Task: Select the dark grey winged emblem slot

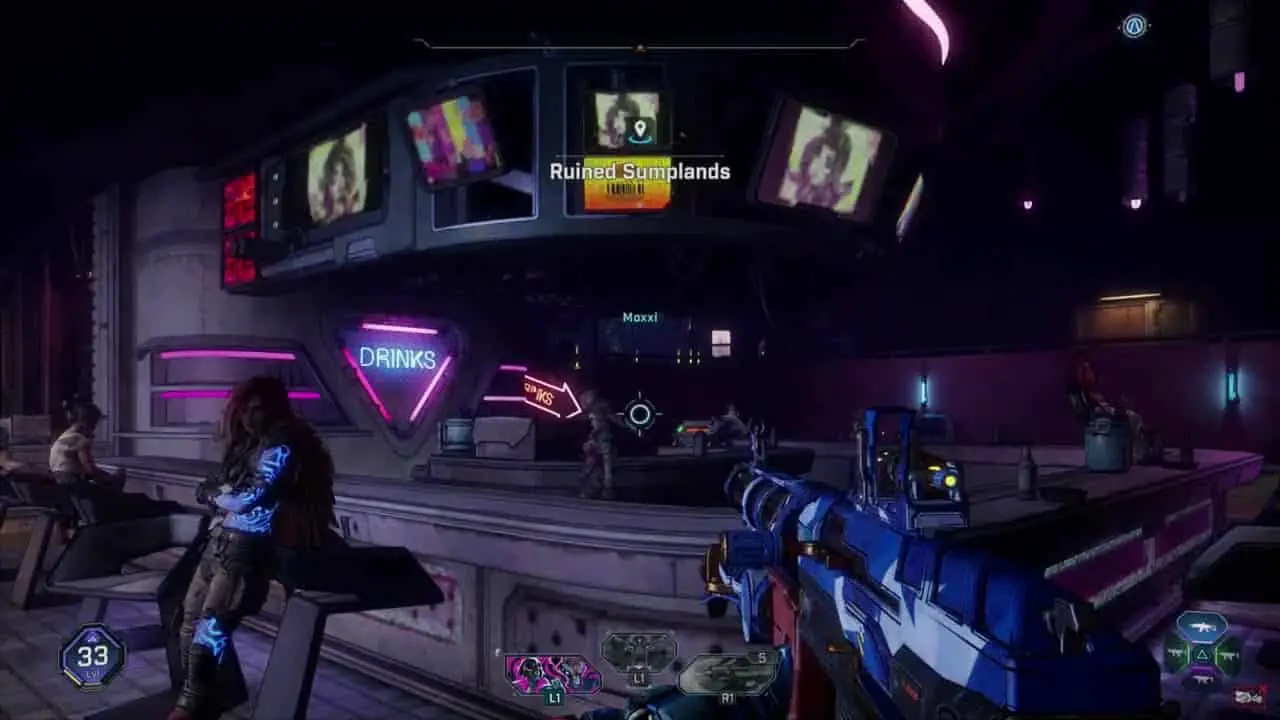Action: (638, 652)
